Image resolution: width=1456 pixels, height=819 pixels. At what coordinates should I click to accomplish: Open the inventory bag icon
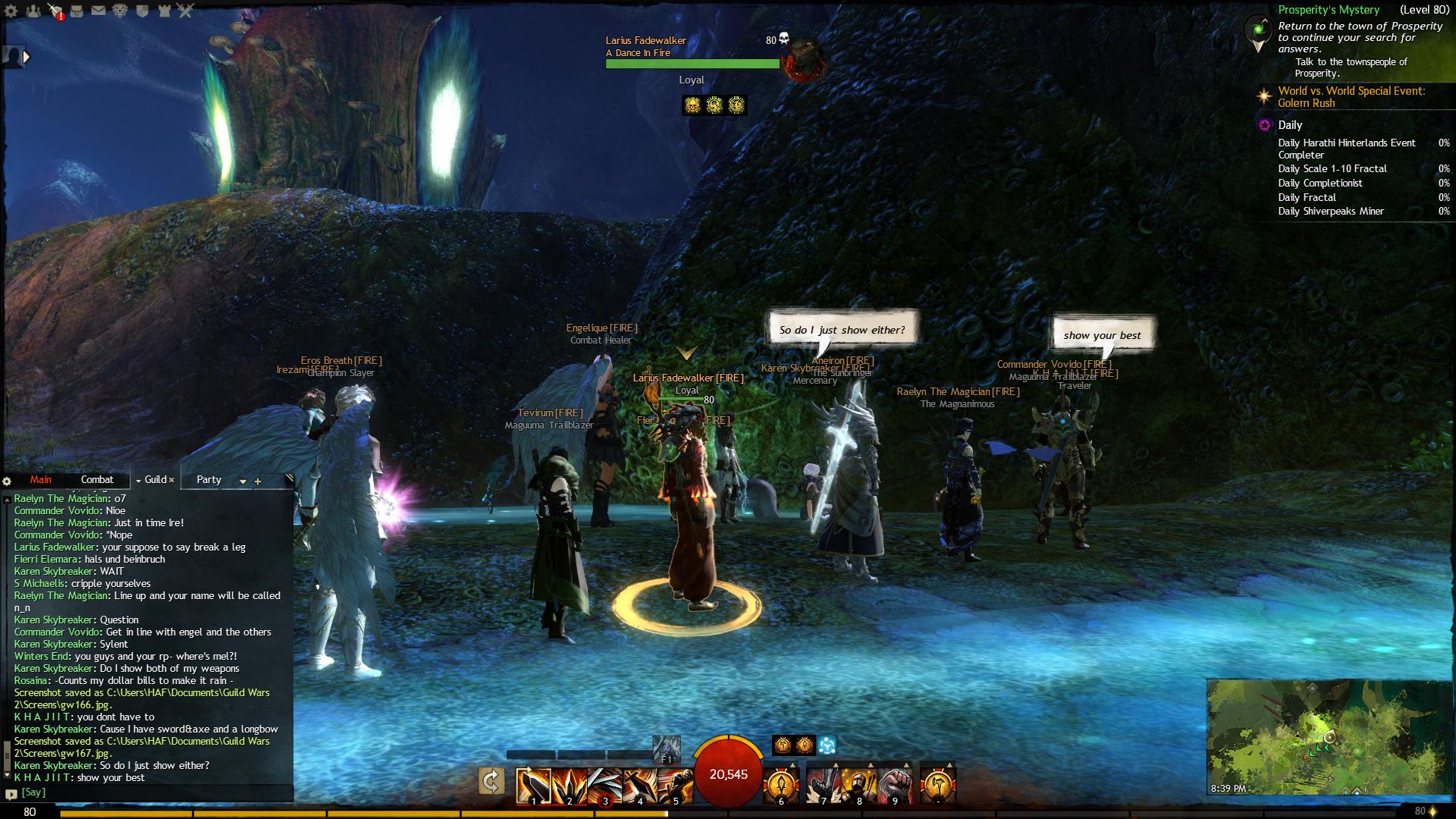point(77,11)
